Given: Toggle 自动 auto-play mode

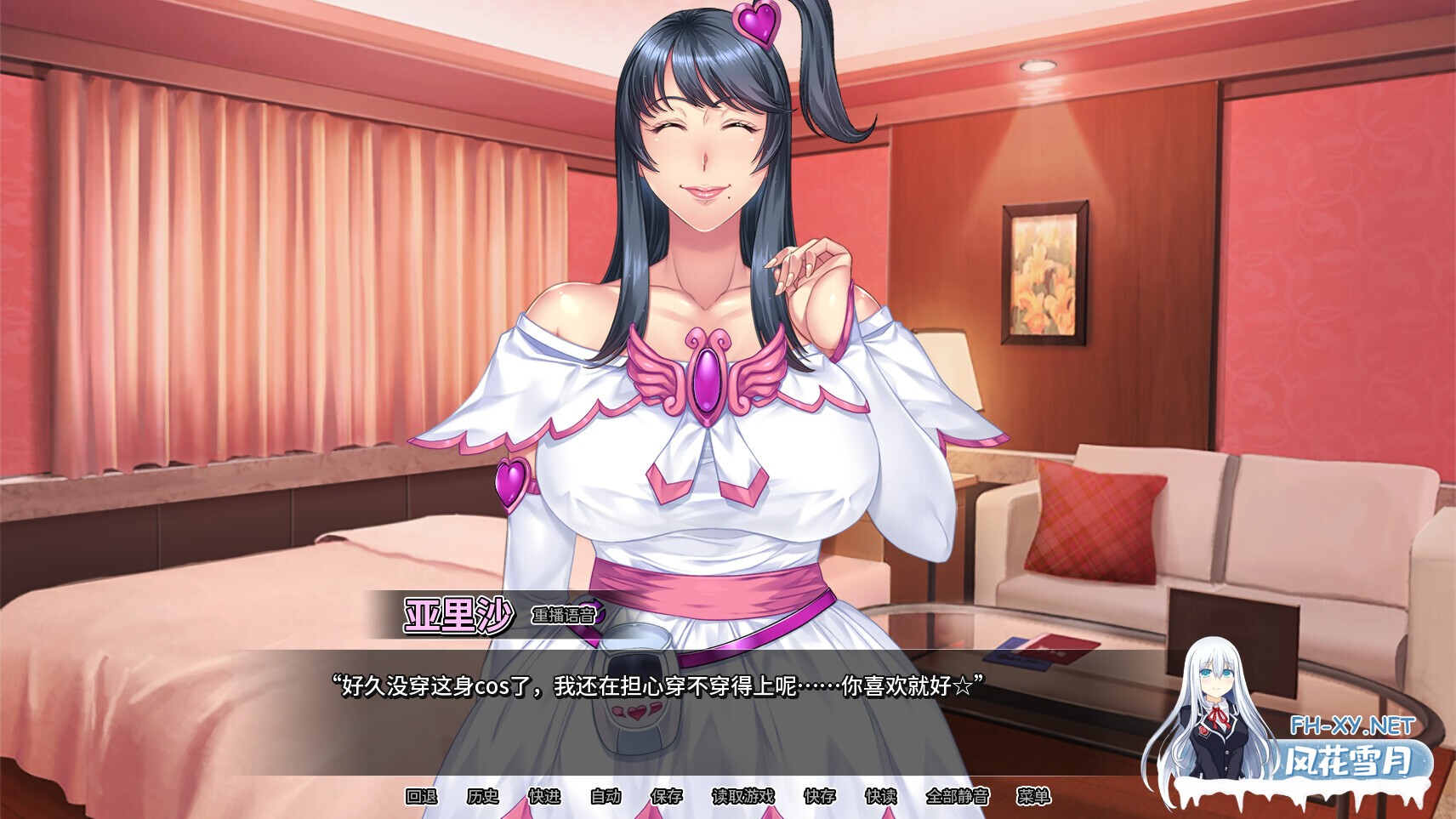Looking at the screenshot, I should 606,796.
